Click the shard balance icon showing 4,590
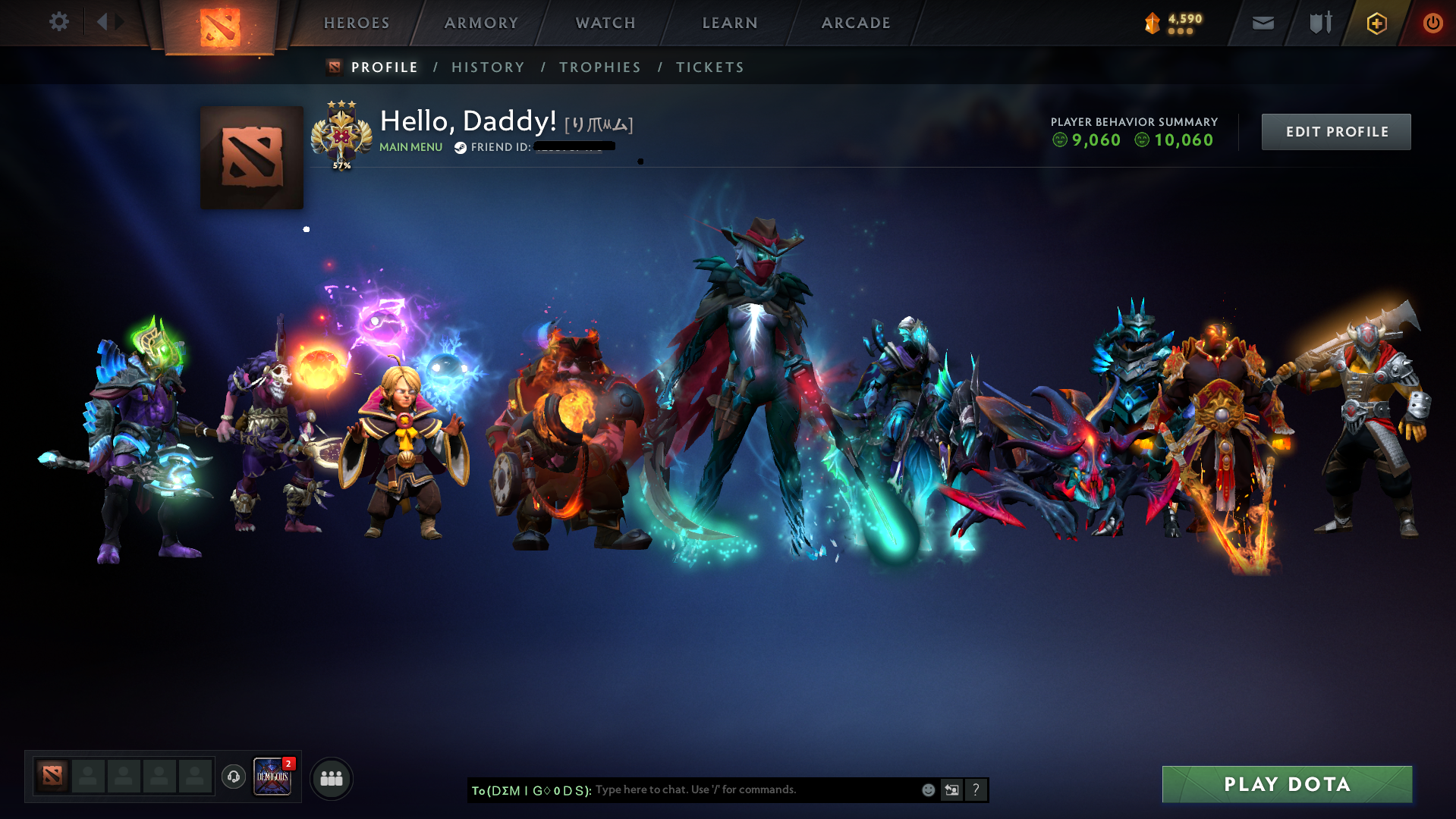The height and width of the screenshot is (819, 1456). (x=1153, y=23)
